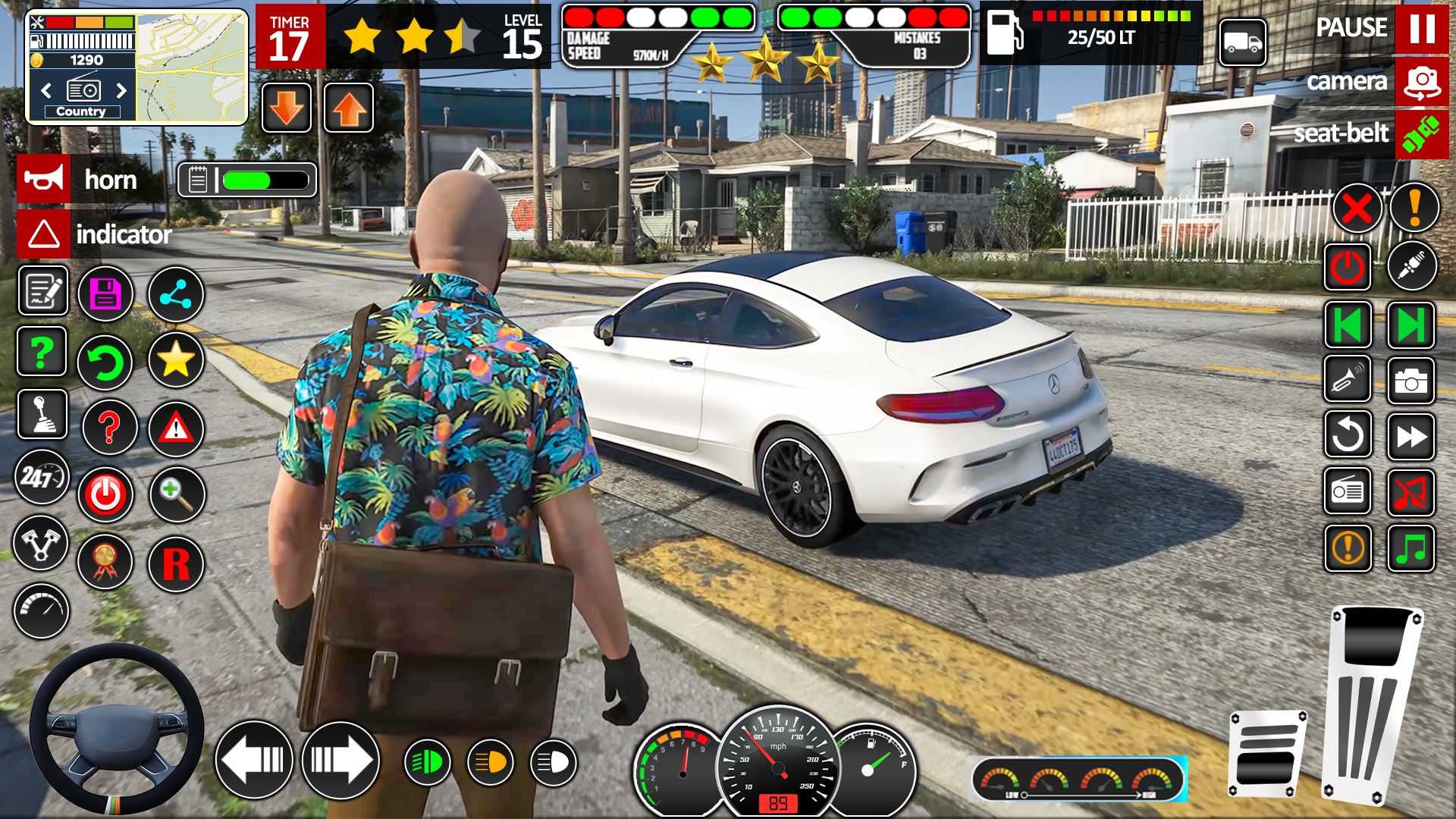Viewport: 1456px width, 819px height.
Task: Open the previous station skip-back arrow
Action: click(1348, 326)
